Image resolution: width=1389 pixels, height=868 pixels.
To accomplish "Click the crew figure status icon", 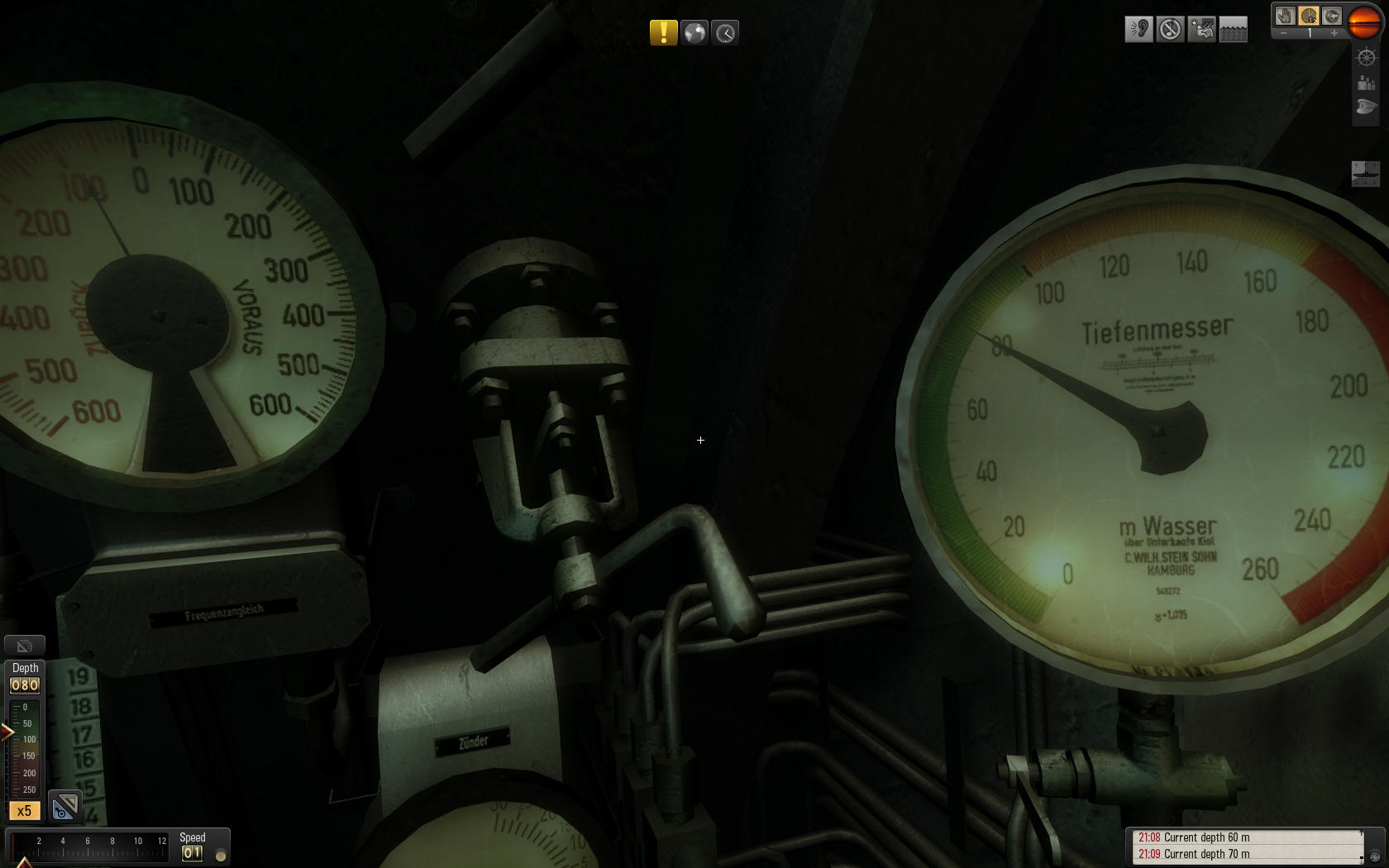I will (1201, 30).
